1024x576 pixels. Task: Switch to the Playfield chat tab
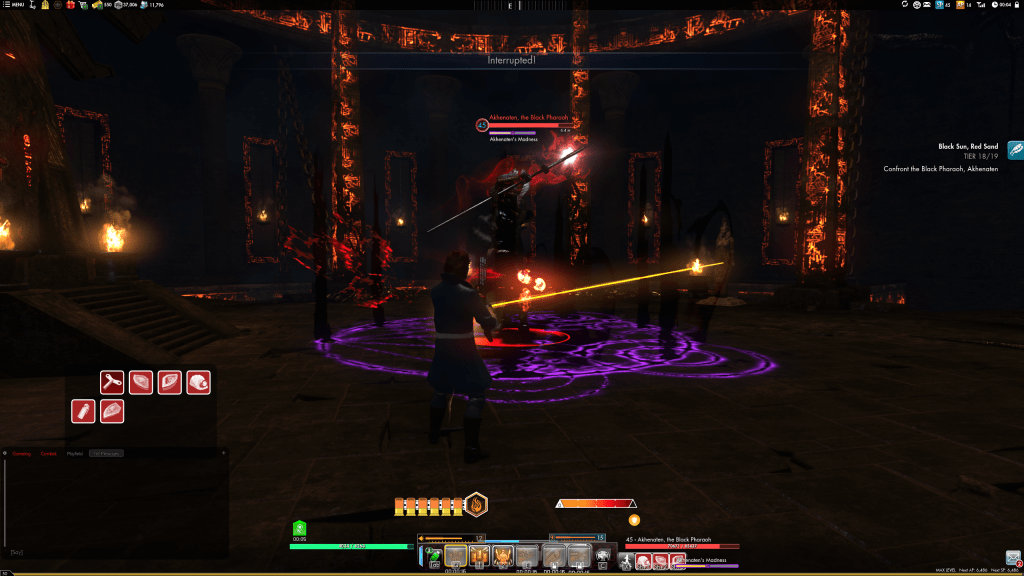point(75,453)
